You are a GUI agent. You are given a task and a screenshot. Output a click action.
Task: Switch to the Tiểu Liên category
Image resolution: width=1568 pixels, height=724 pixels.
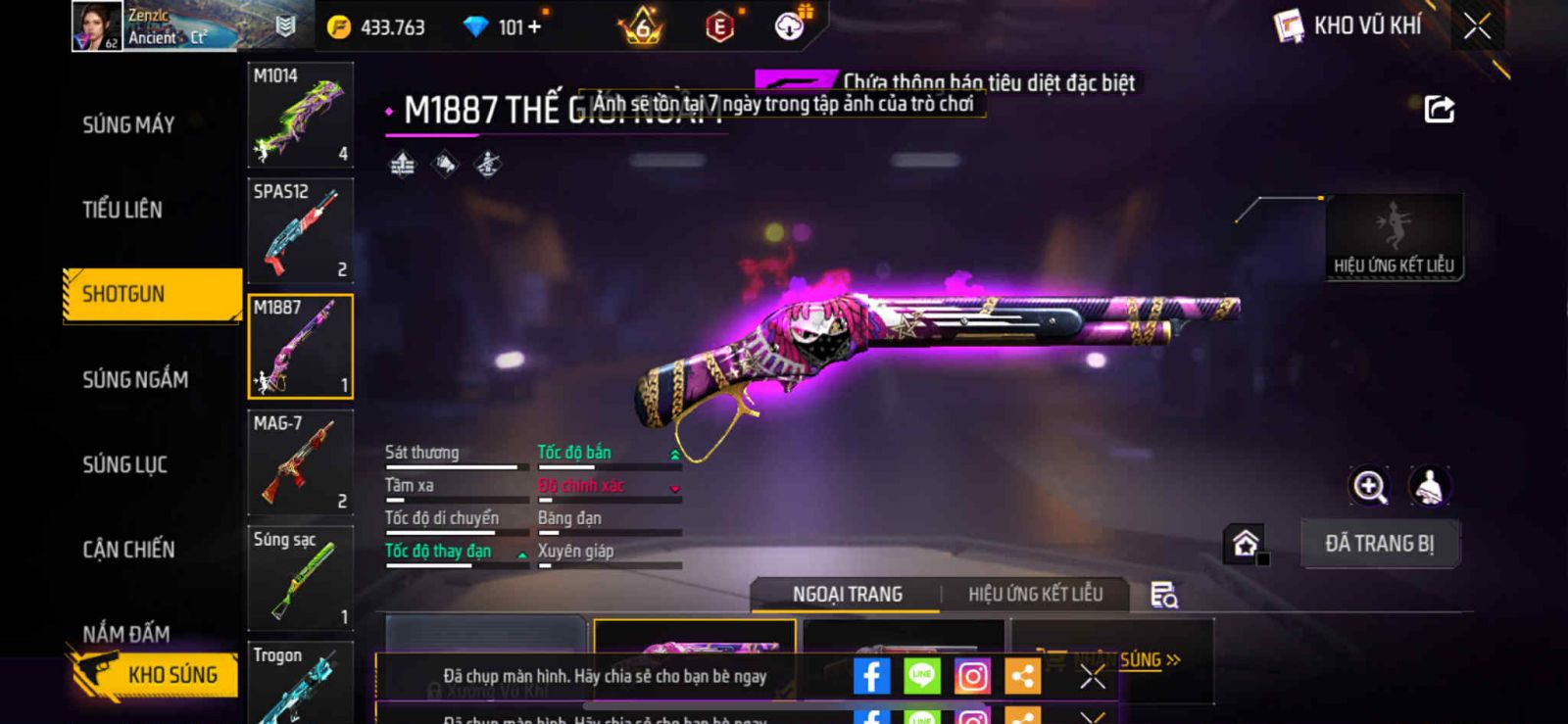point(122,209)
